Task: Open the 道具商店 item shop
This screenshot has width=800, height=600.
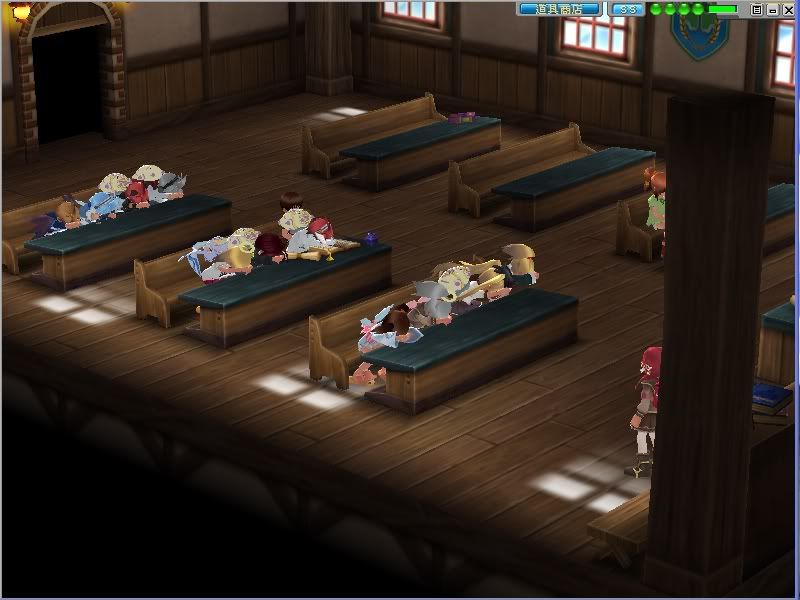Action: 559,9
